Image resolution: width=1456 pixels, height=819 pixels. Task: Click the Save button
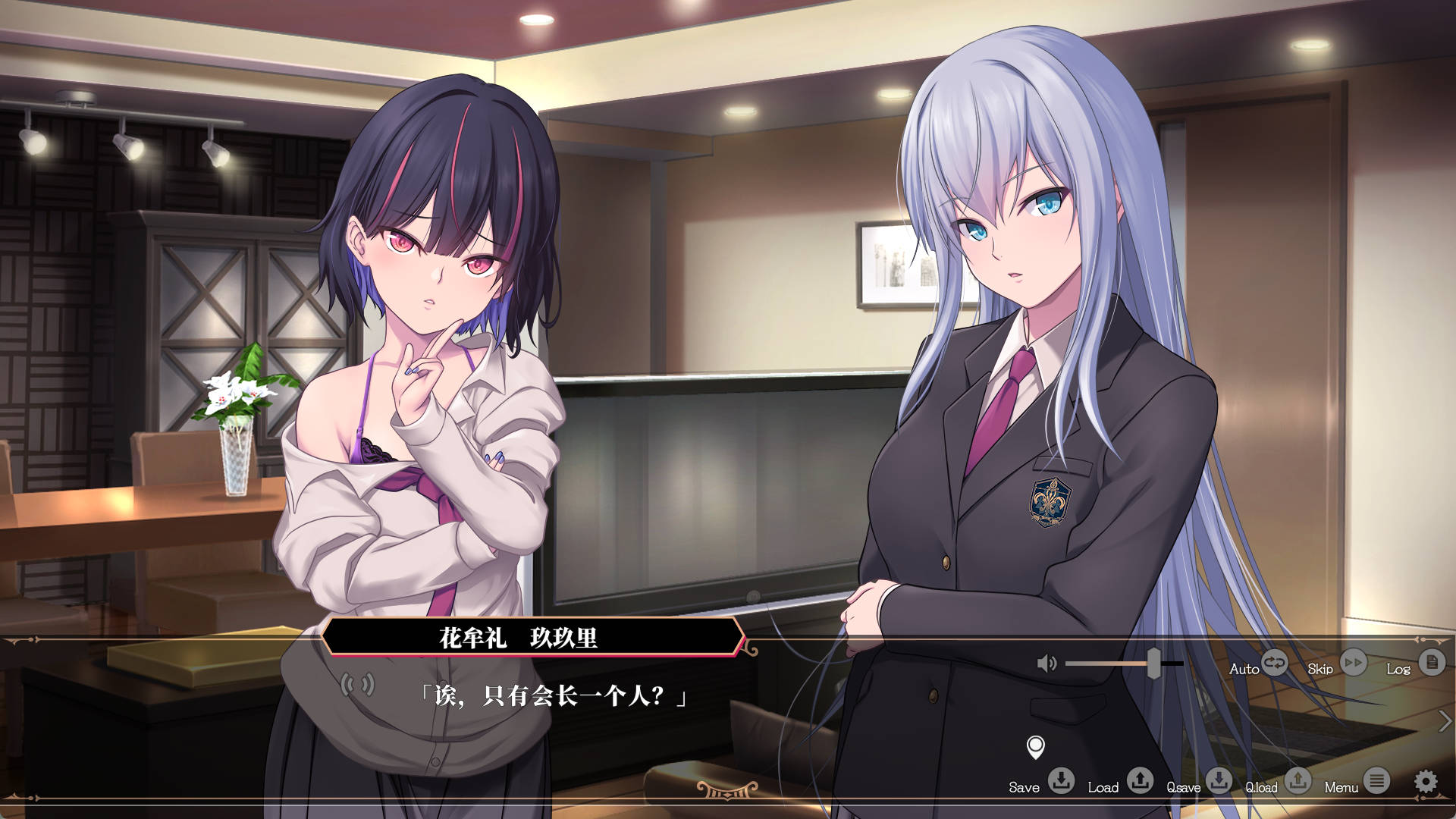coord(1061,780)
